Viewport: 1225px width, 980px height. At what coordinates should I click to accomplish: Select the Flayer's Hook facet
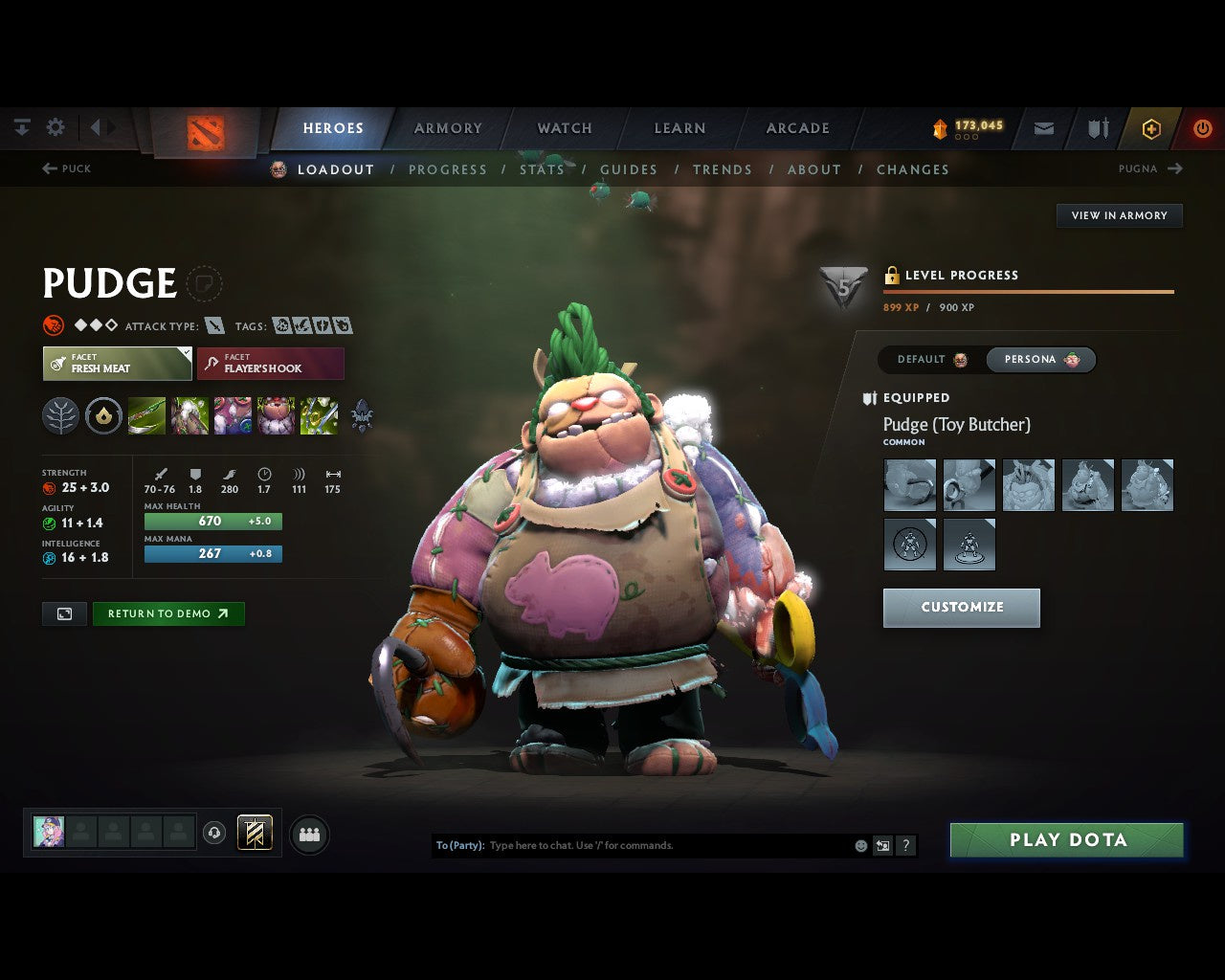[x=271, y=364]
